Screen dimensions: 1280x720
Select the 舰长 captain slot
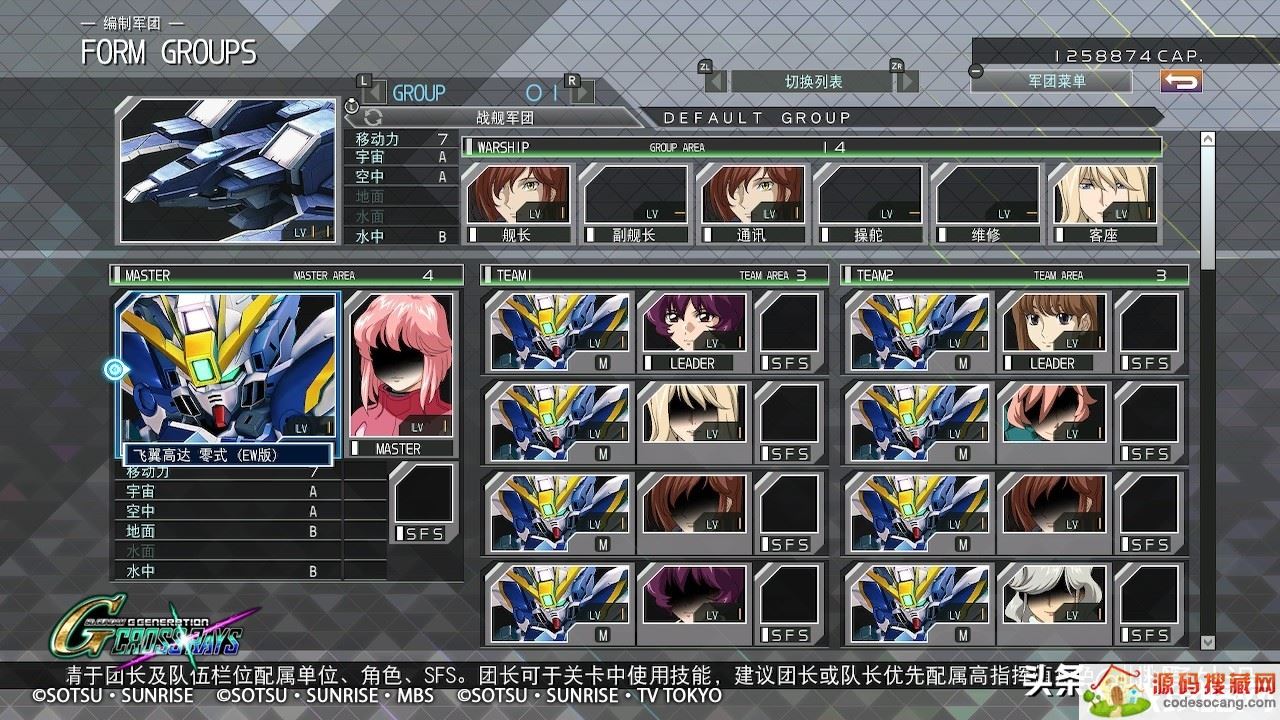[x=518, y=204]
